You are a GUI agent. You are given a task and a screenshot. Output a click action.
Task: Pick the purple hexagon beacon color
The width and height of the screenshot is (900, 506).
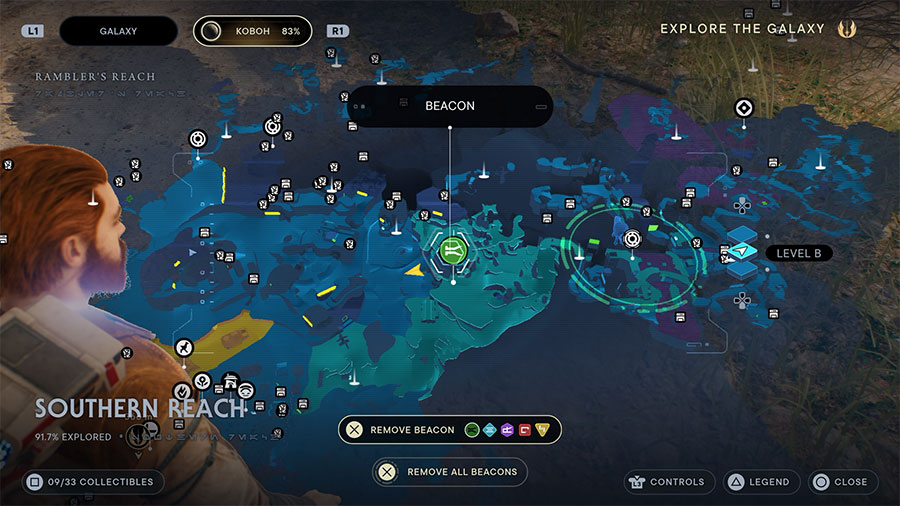507,430
